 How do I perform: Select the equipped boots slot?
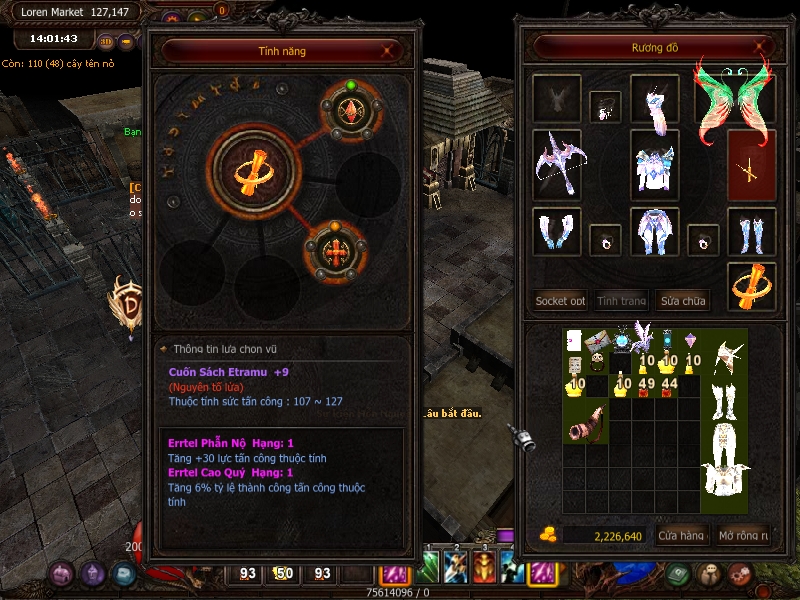(x=751, y=232)
